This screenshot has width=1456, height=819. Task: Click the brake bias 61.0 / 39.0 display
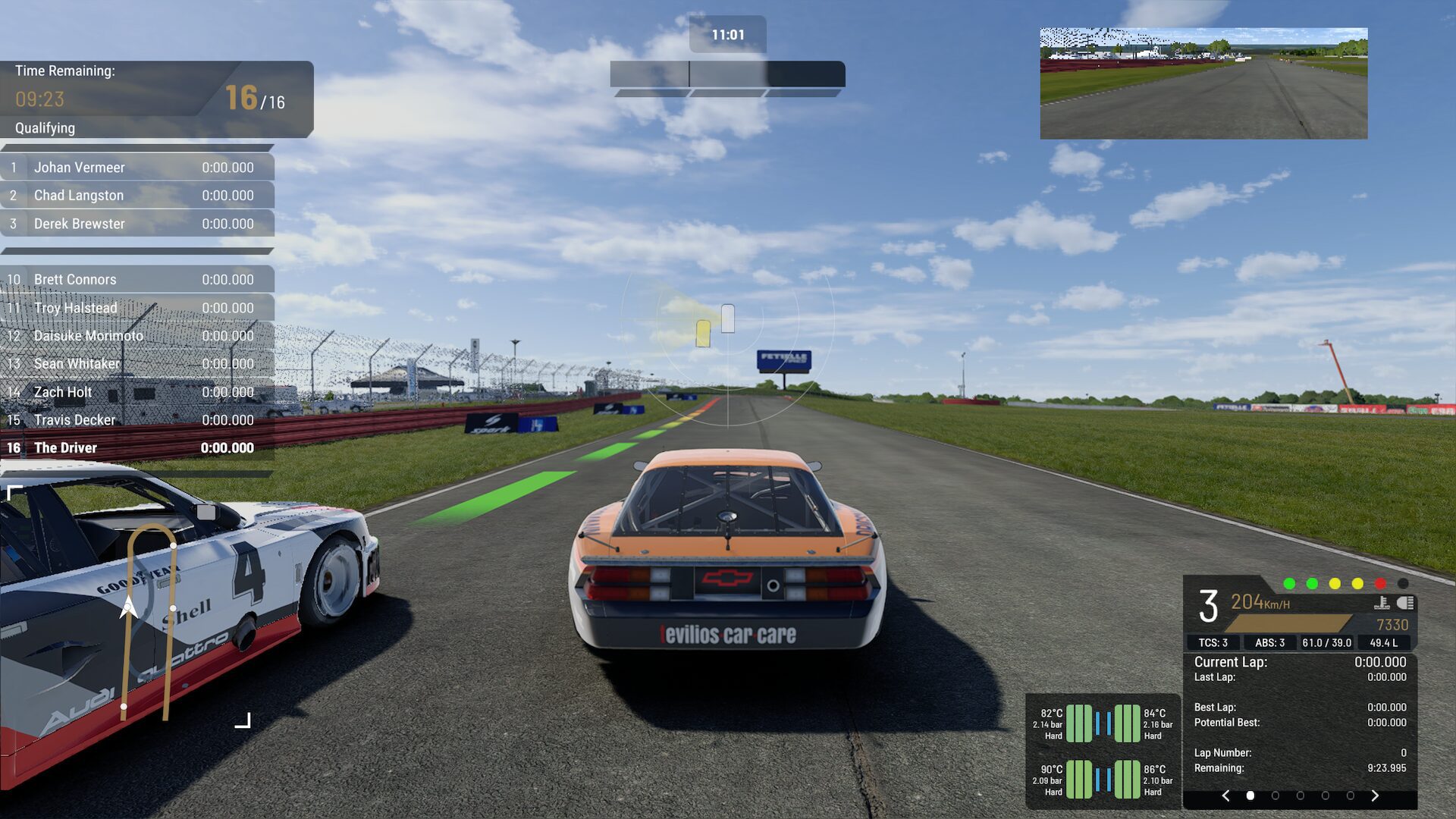click(1326, 642)
